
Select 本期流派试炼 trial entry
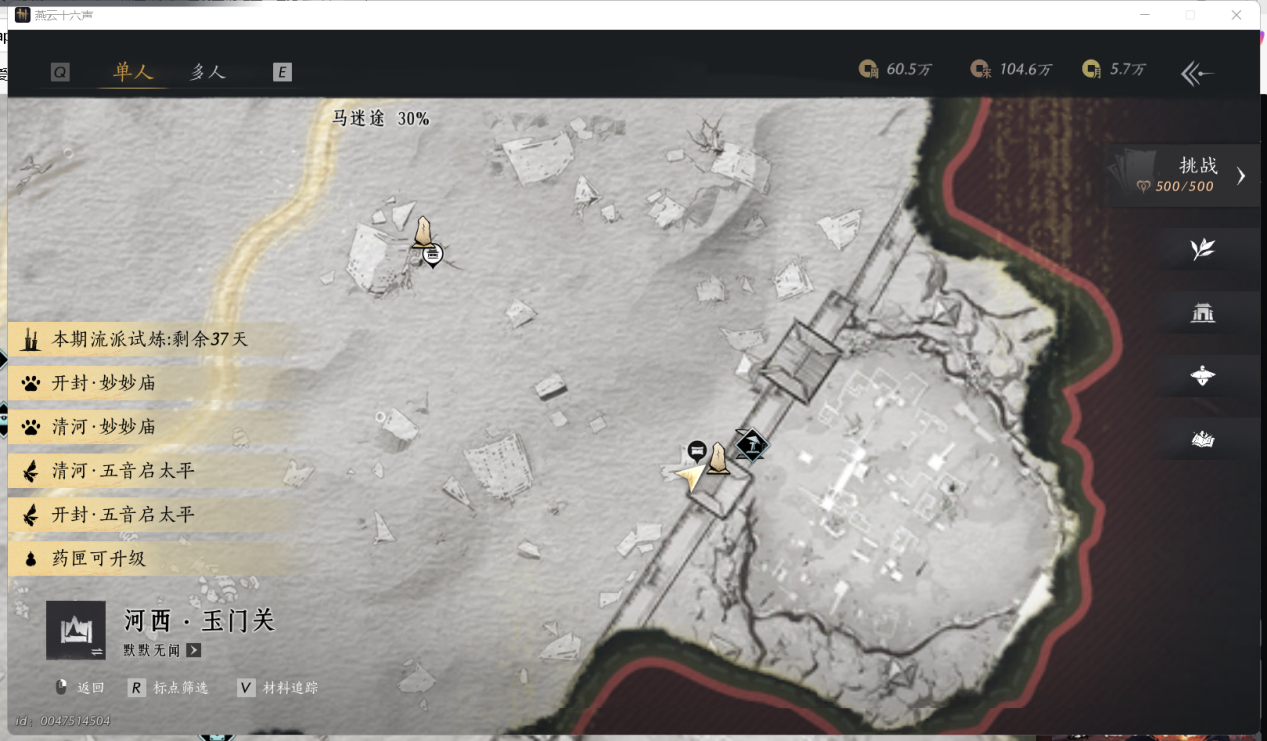tap(148, 340)
